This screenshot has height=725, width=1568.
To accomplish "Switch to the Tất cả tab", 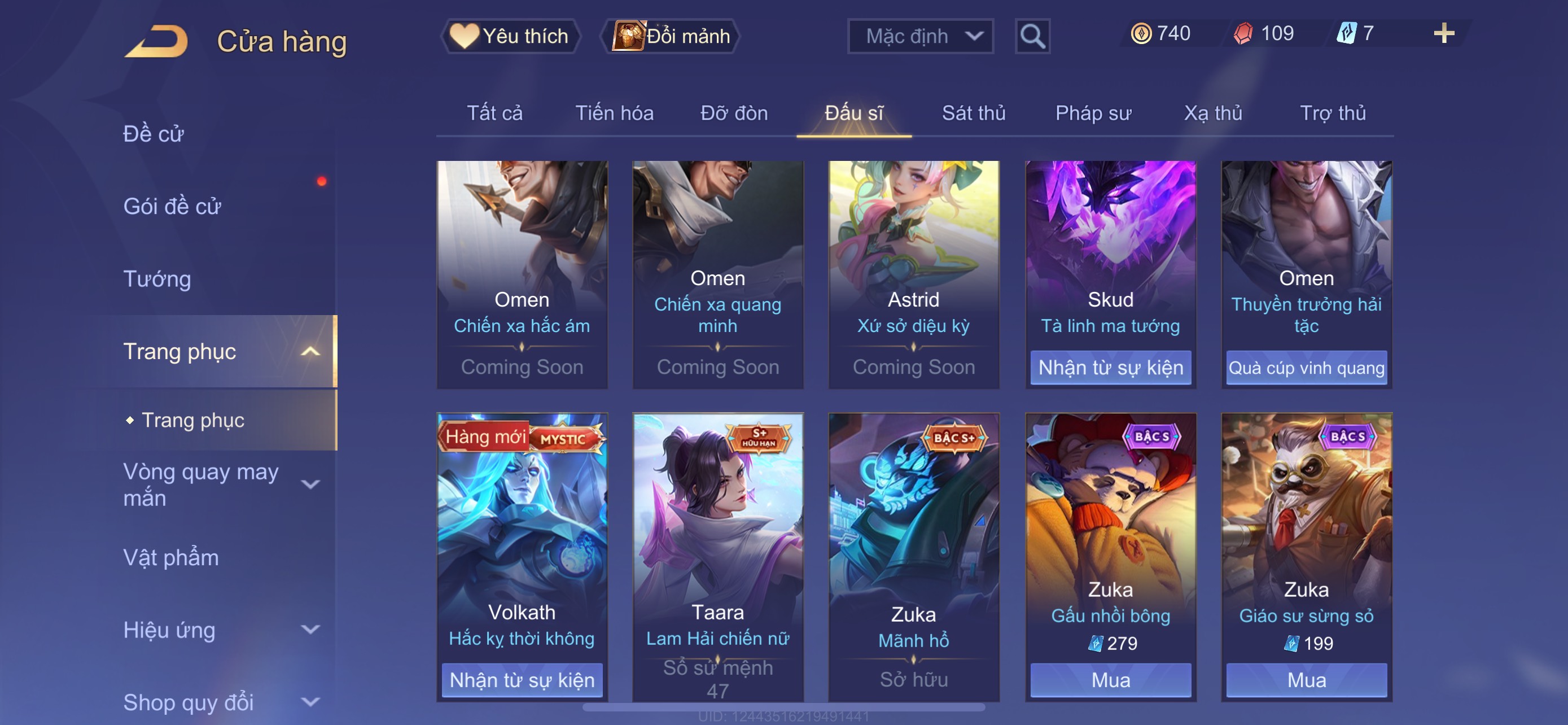I will [494, 113].
